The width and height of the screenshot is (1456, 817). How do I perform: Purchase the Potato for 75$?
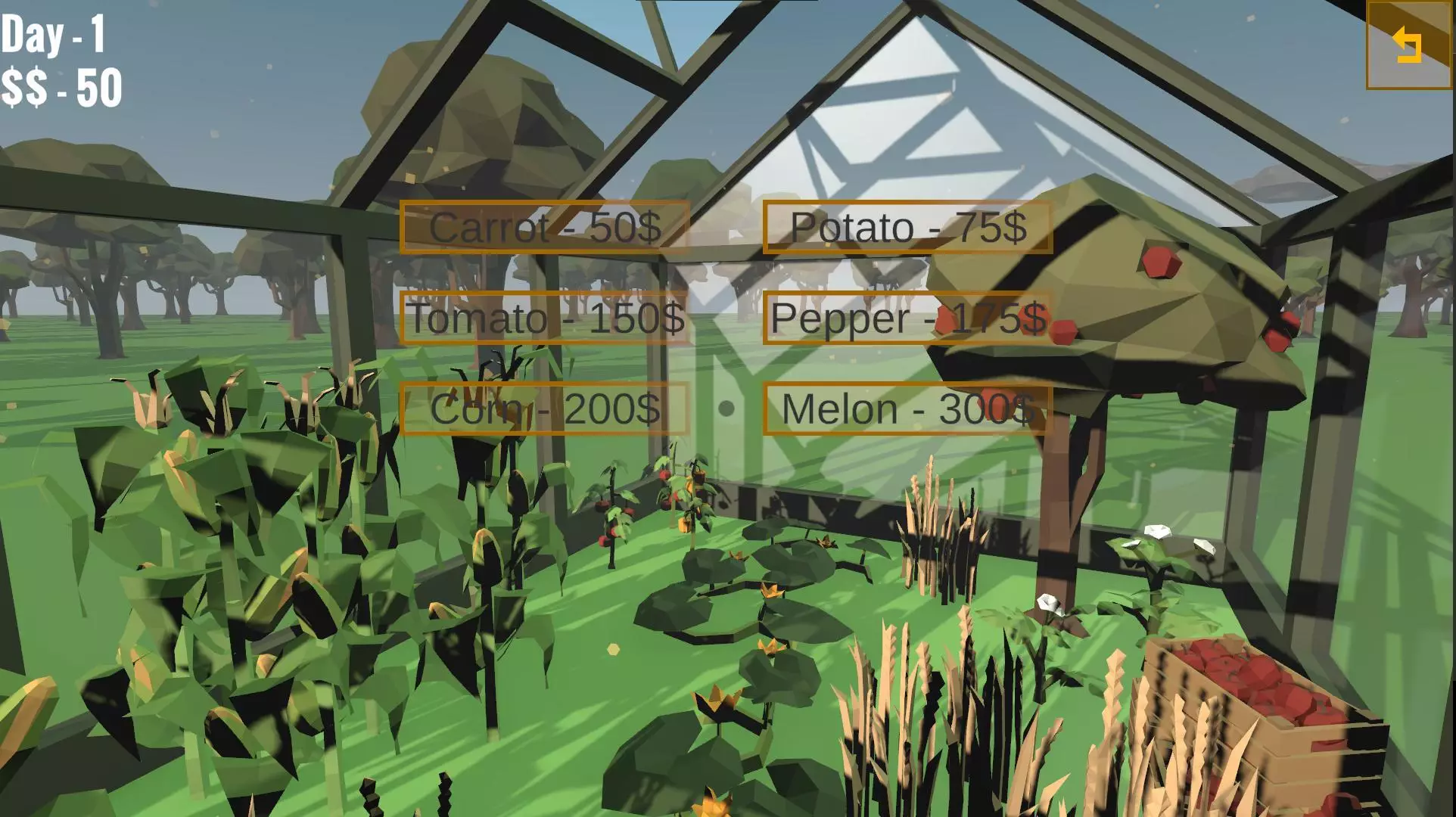[908, 228]
